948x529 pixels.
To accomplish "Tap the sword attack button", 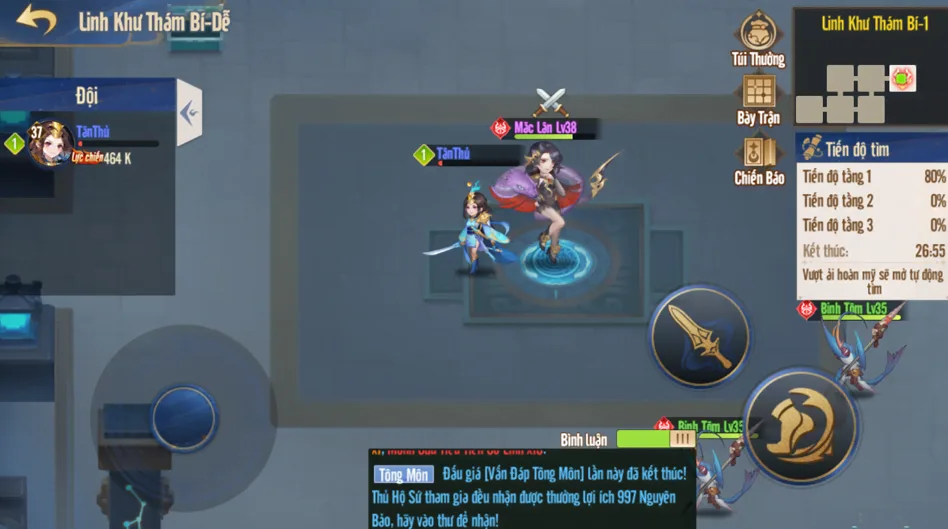I will 700,336.
